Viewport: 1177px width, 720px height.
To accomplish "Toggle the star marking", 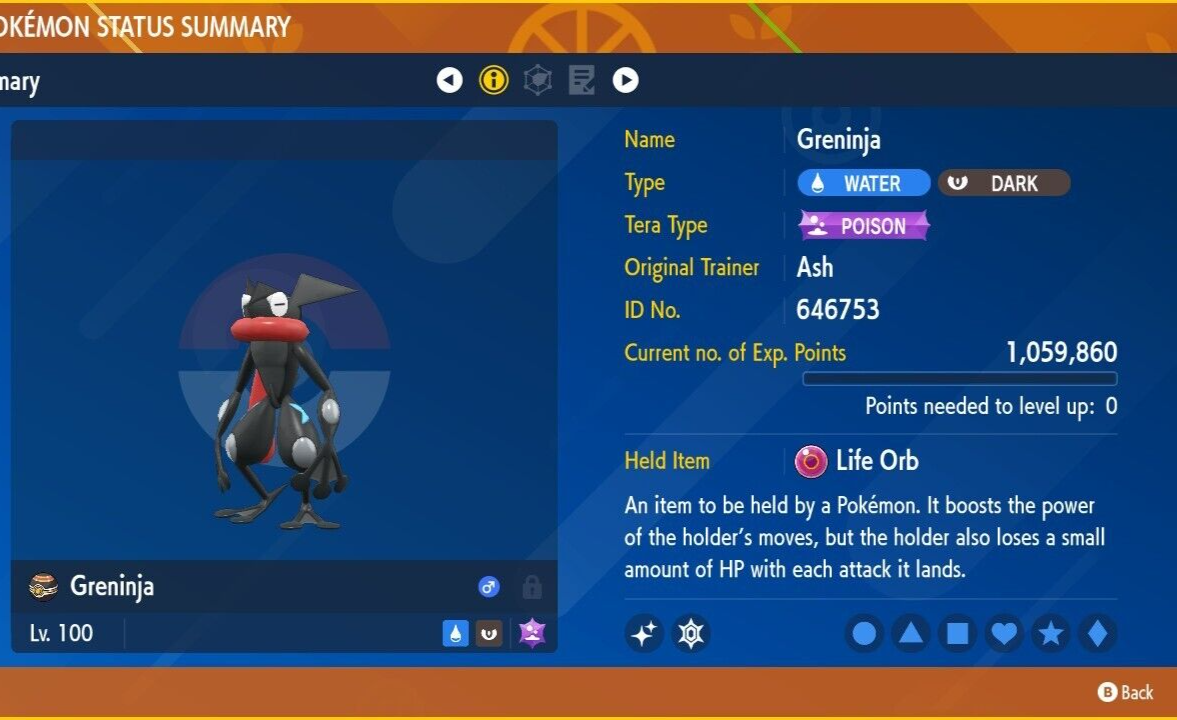I will 1050,633.
